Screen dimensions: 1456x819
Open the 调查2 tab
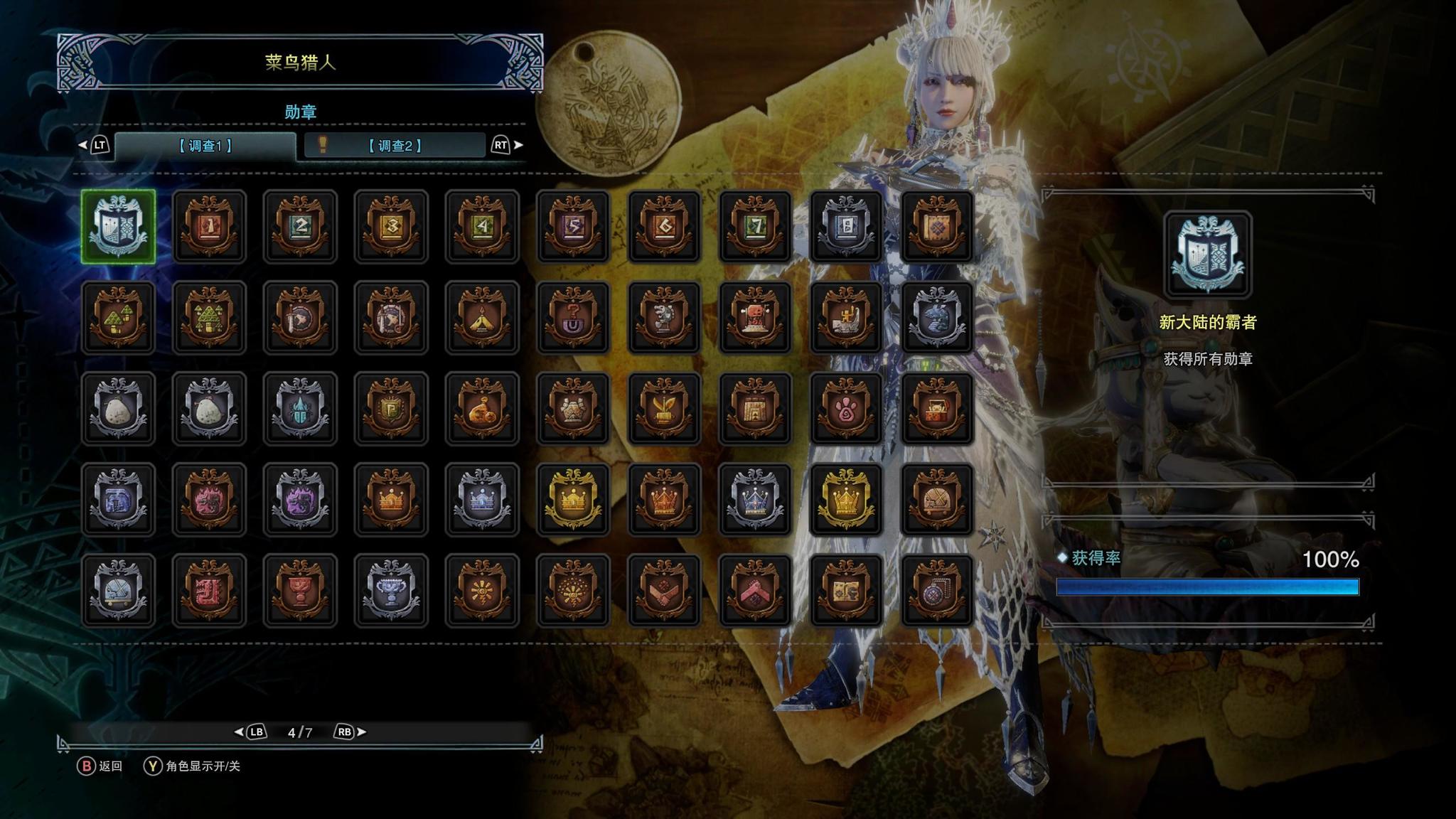[x=395, y=146]
